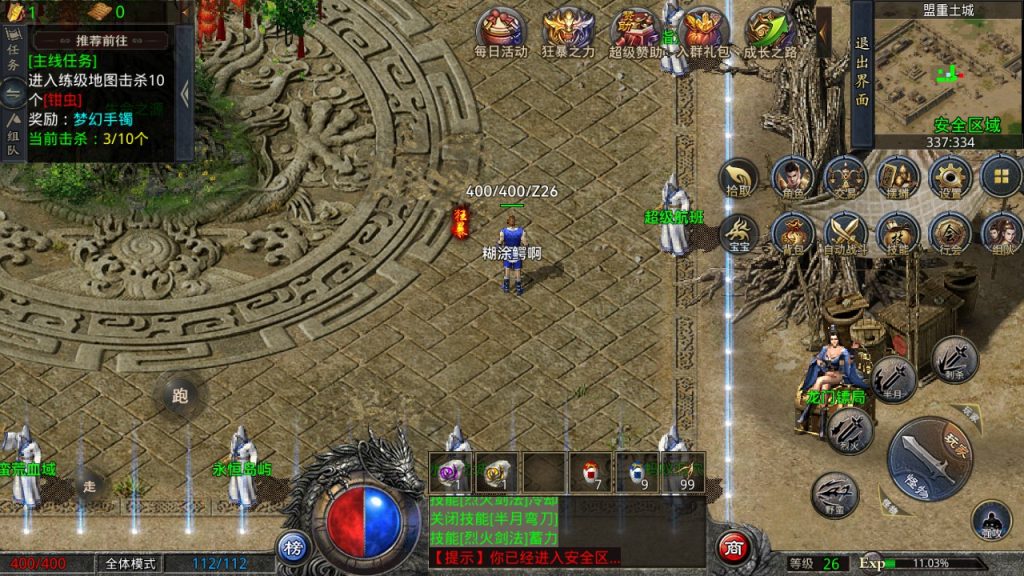Open the 交易 trade scales icon

coord(844,178)
